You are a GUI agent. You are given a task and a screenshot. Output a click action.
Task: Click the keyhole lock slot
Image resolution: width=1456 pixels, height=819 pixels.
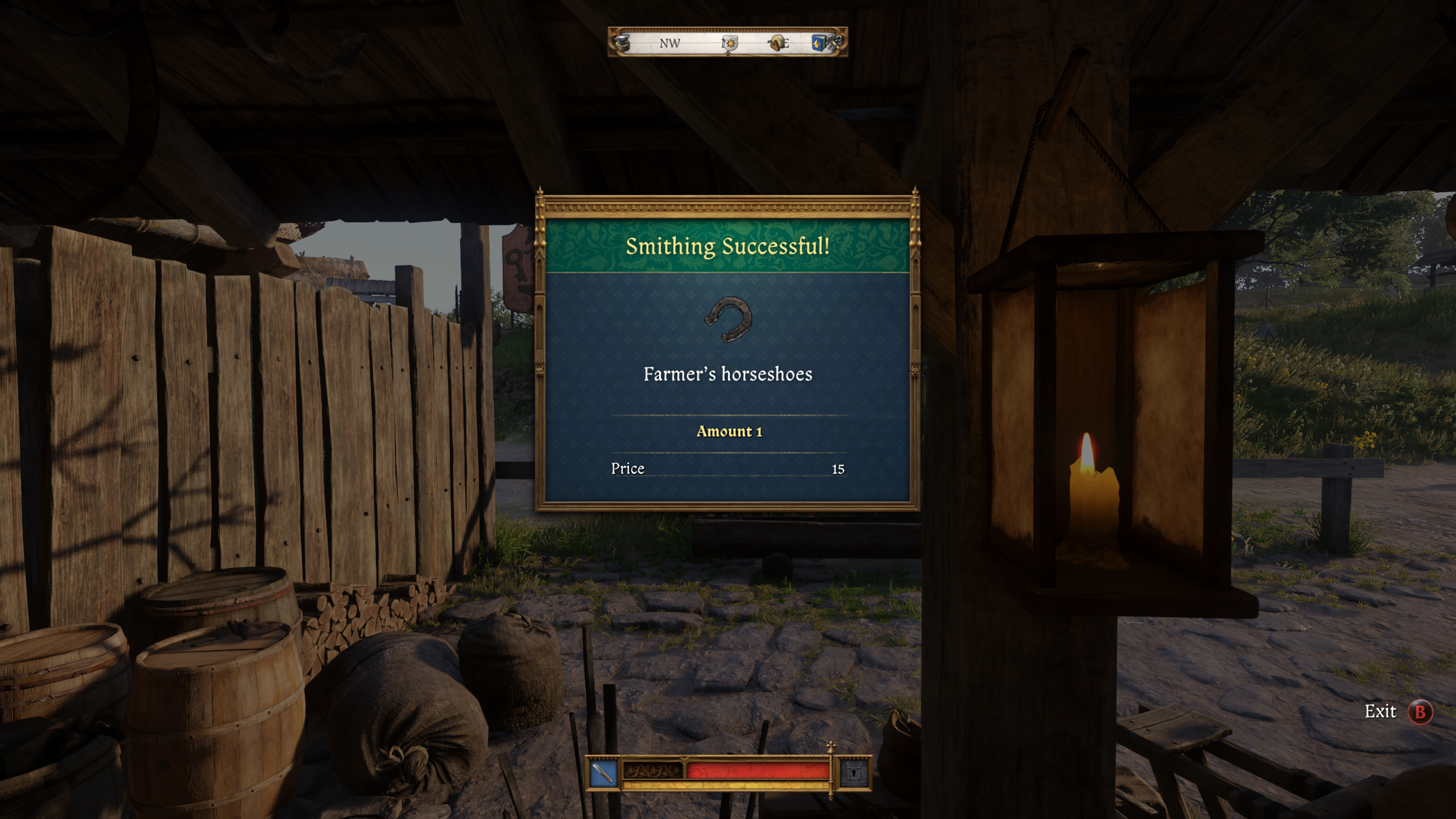[x=854, y=773]
